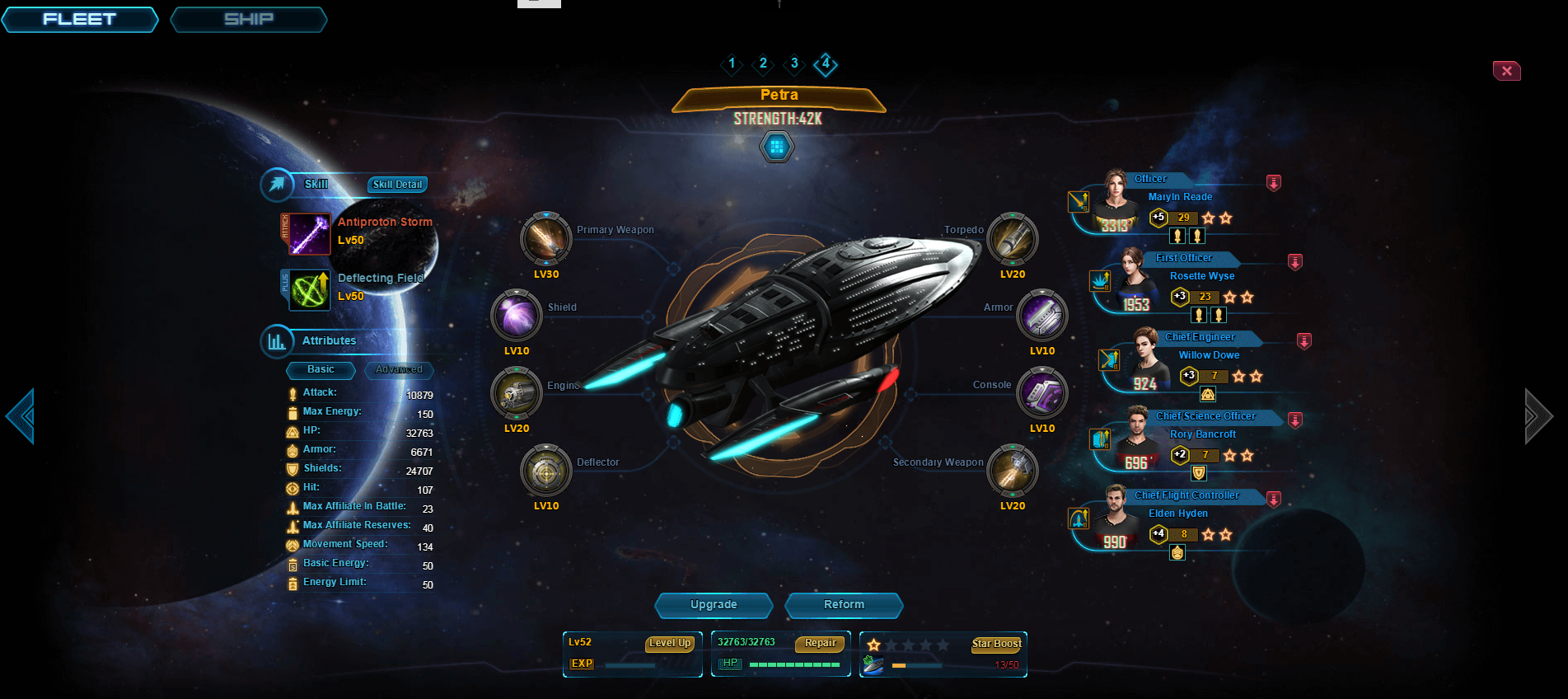
Task: Open the Shield equipment slot
Action: (517, 316)
